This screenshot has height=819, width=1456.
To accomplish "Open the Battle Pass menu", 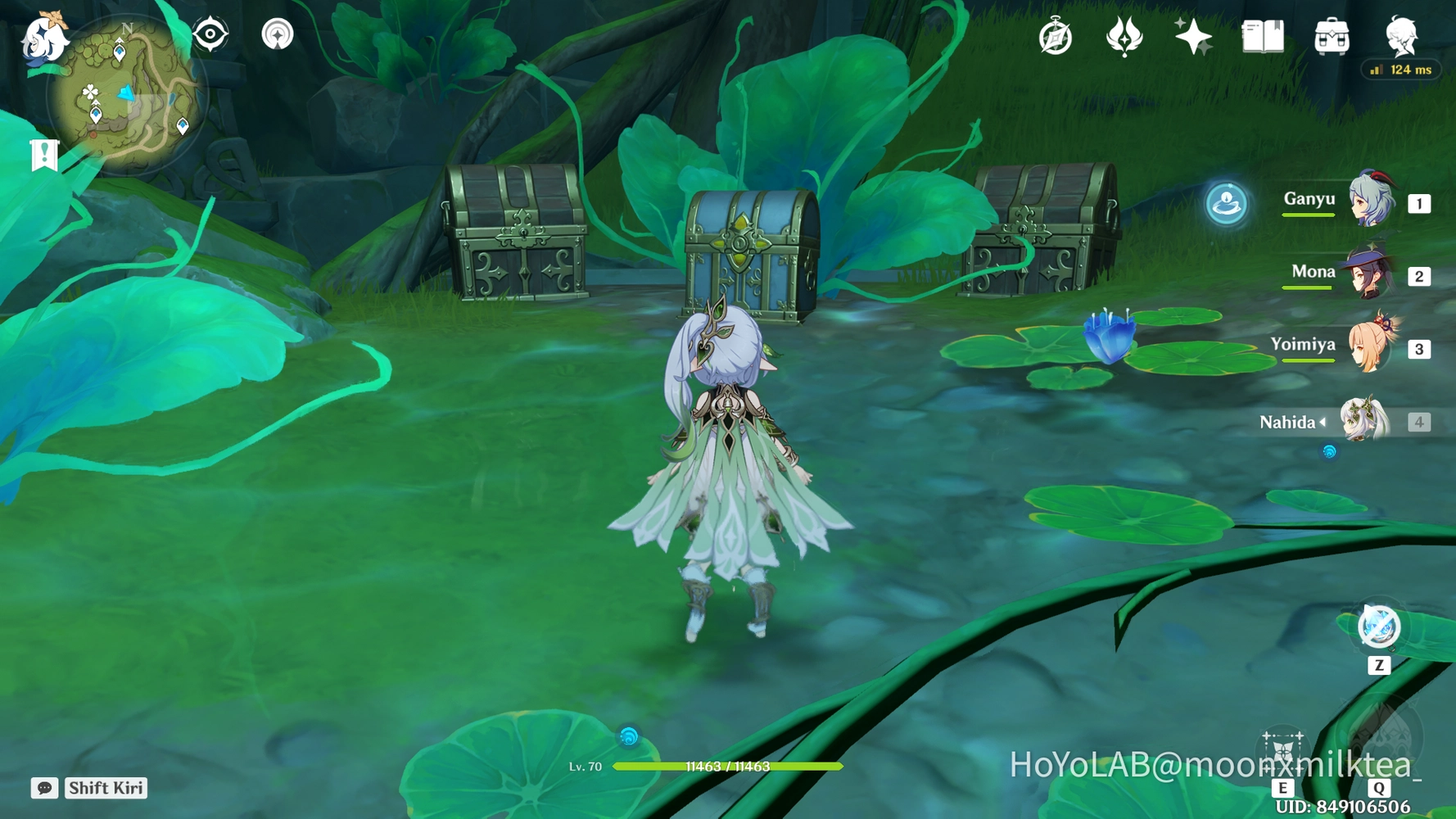I will coord(1125,36).
